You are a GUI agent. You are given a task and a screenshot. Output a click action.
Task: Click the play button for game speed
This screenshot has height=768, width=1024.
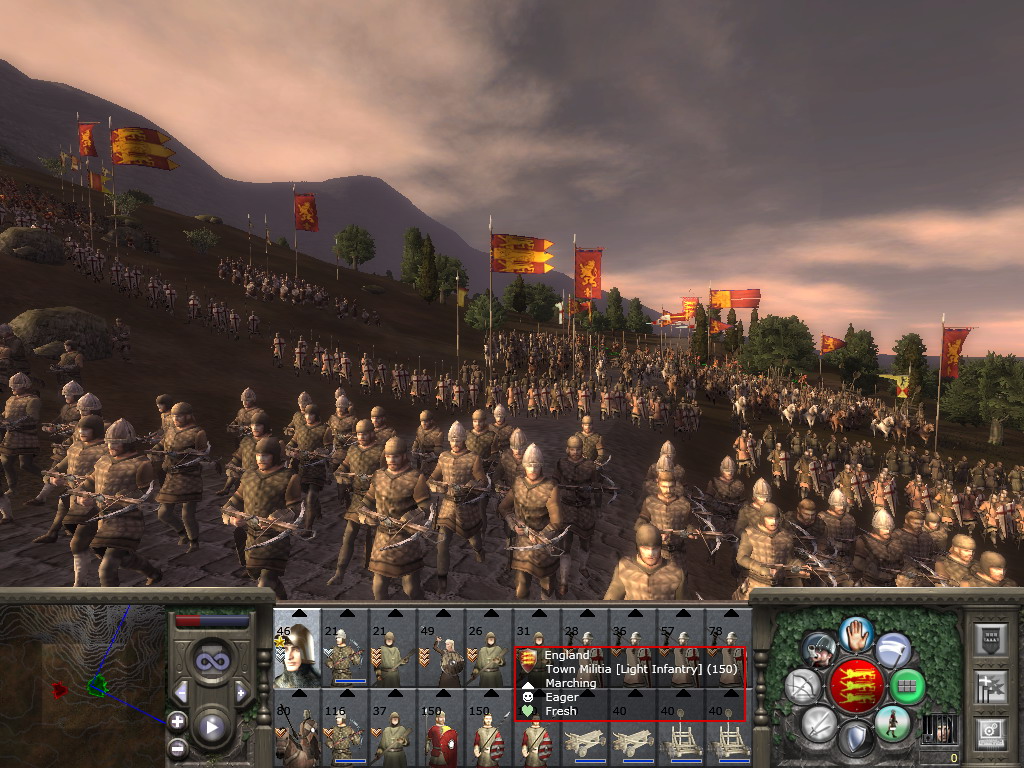click(x=211, y=727)
